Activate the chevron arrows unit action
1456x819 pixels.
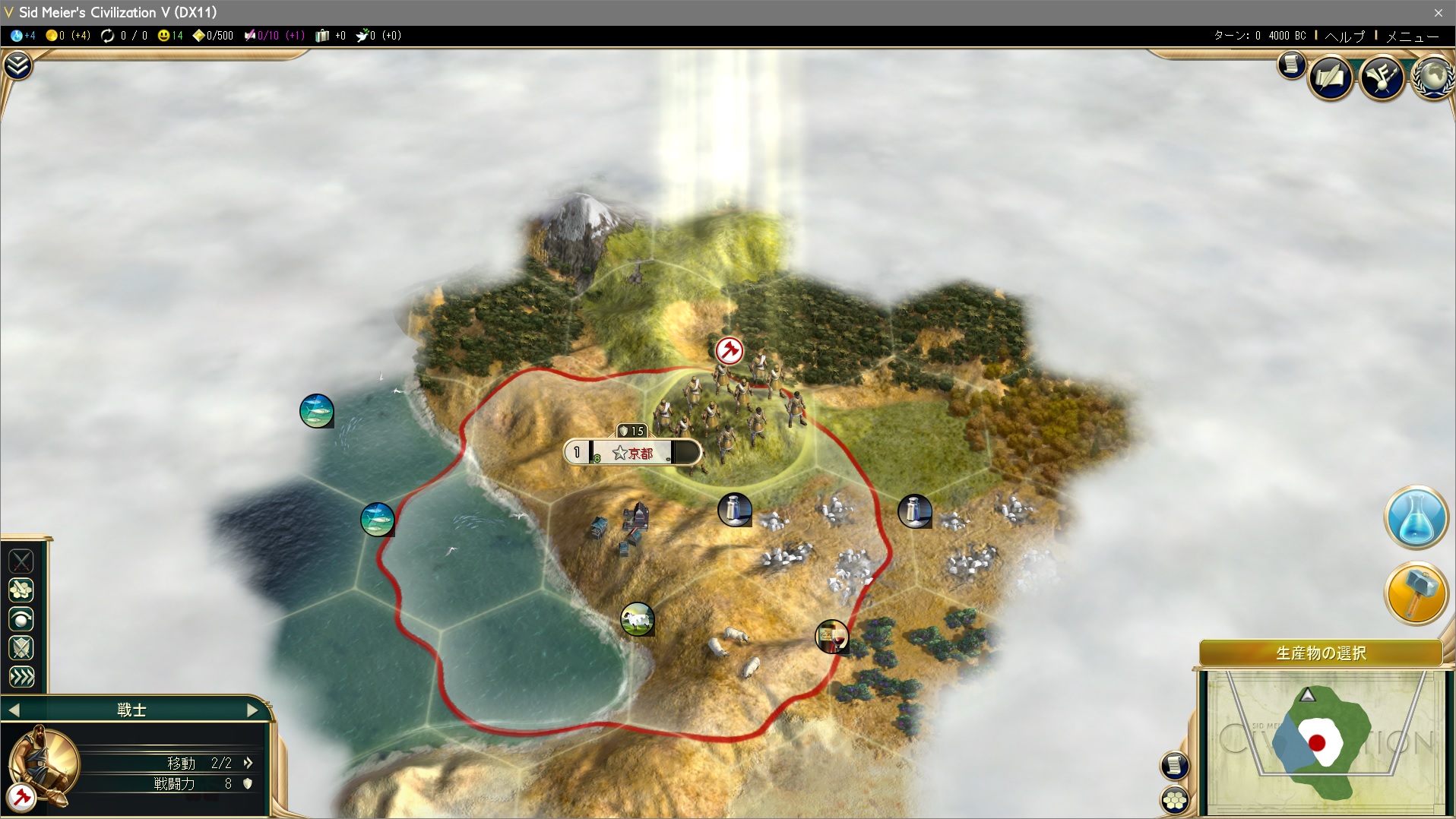point(21,676)
